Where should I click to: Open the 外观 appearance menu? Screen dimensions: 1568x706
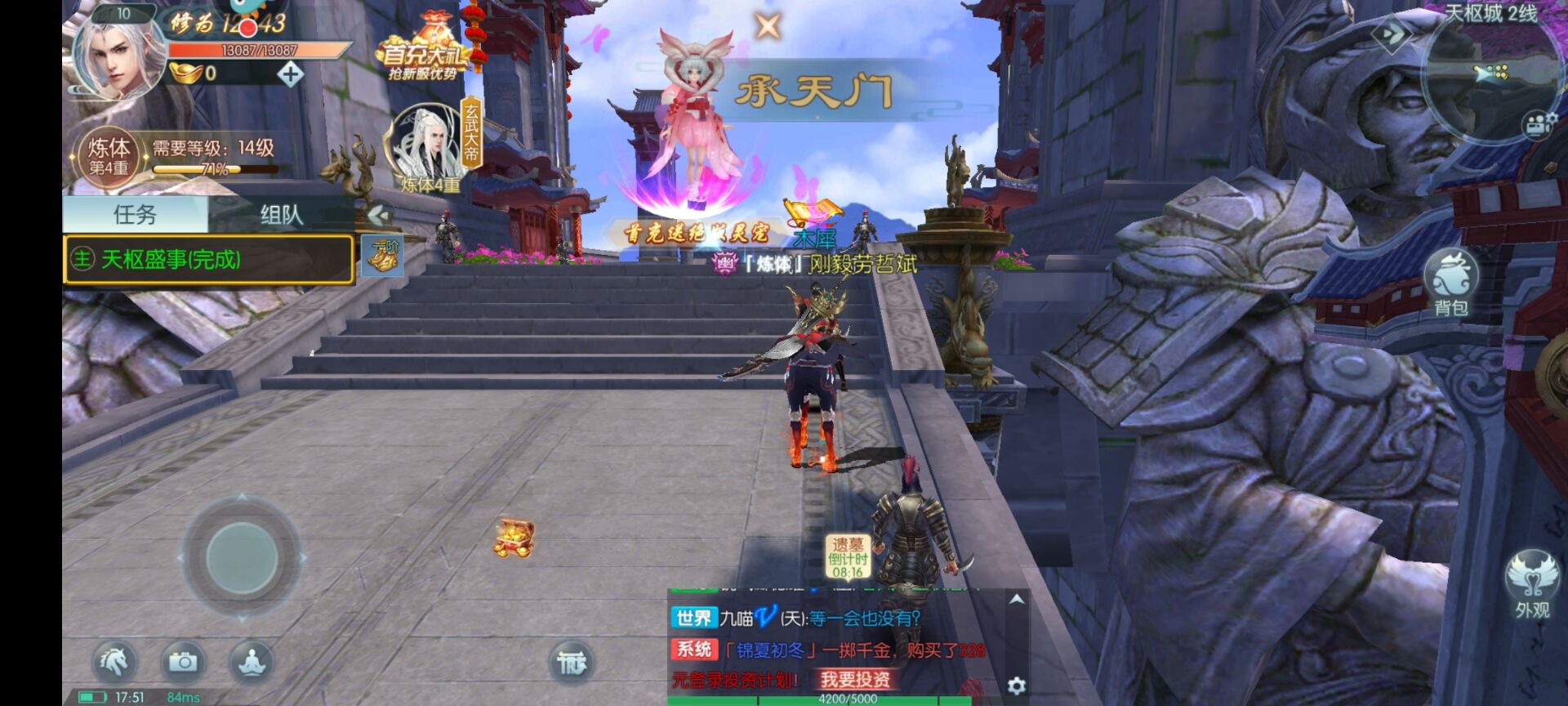tap(1531, 583)
